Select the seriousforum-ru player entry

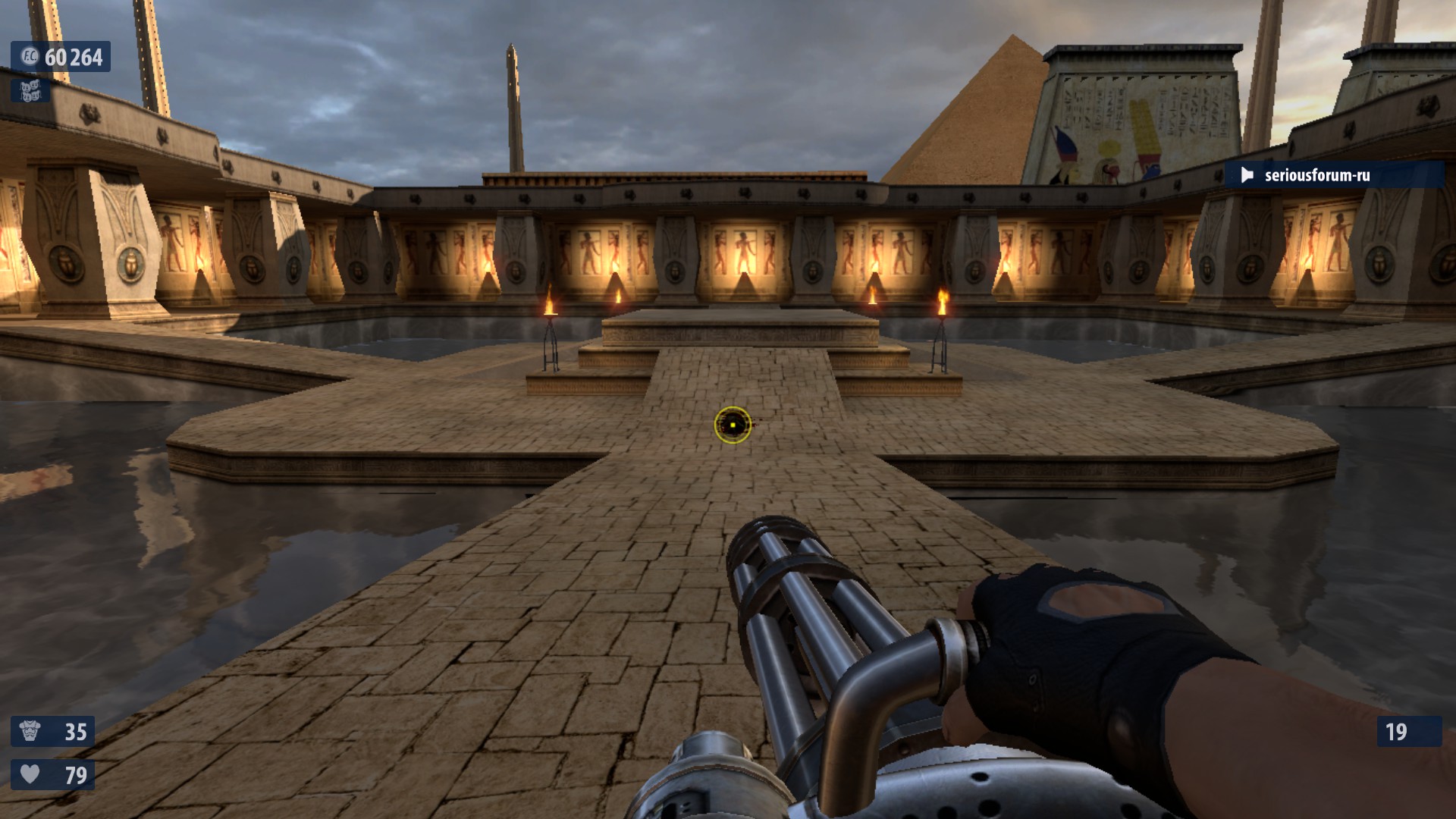[x=1316, y=175]
